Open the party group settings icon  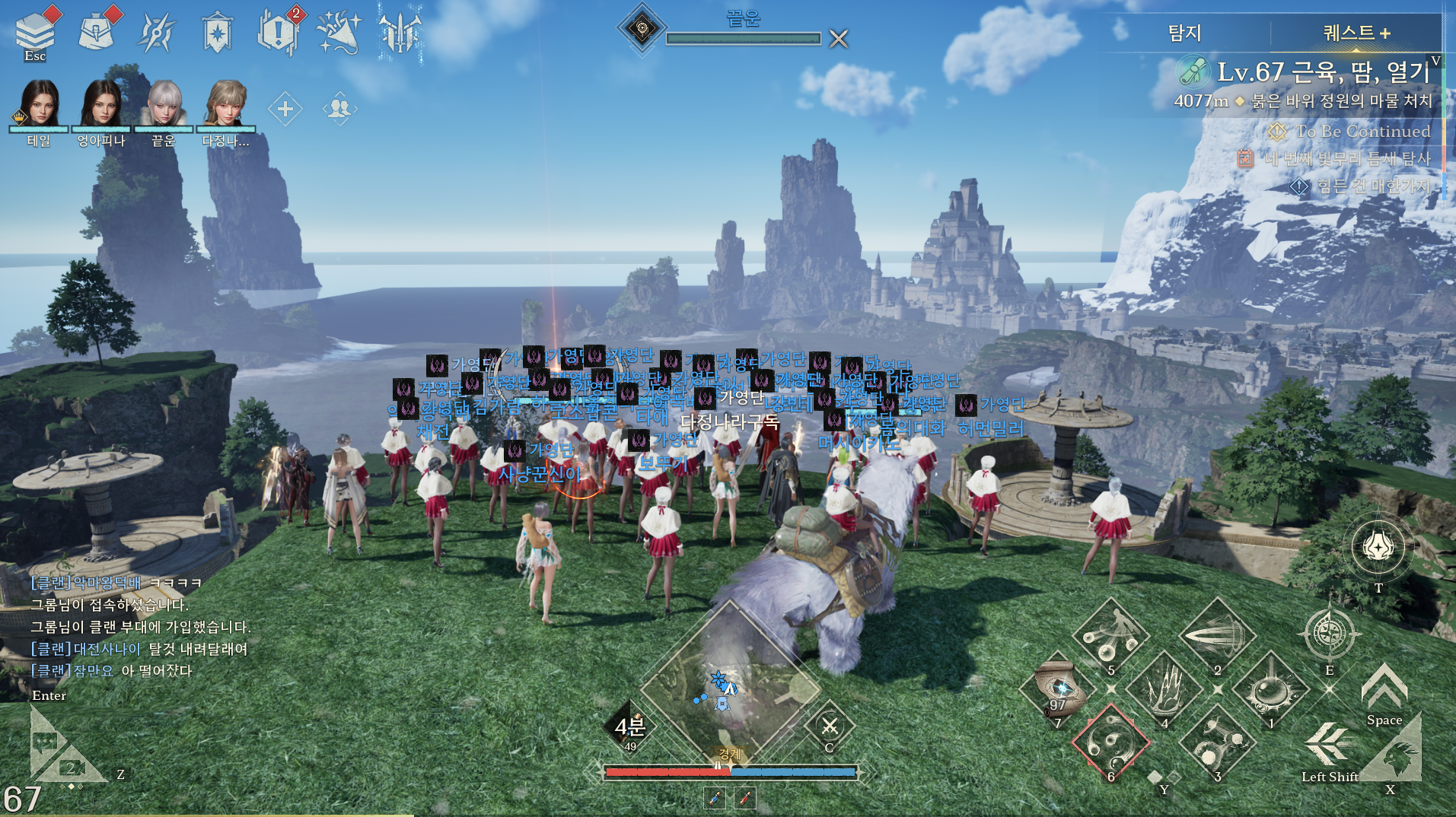pos(339,109)
